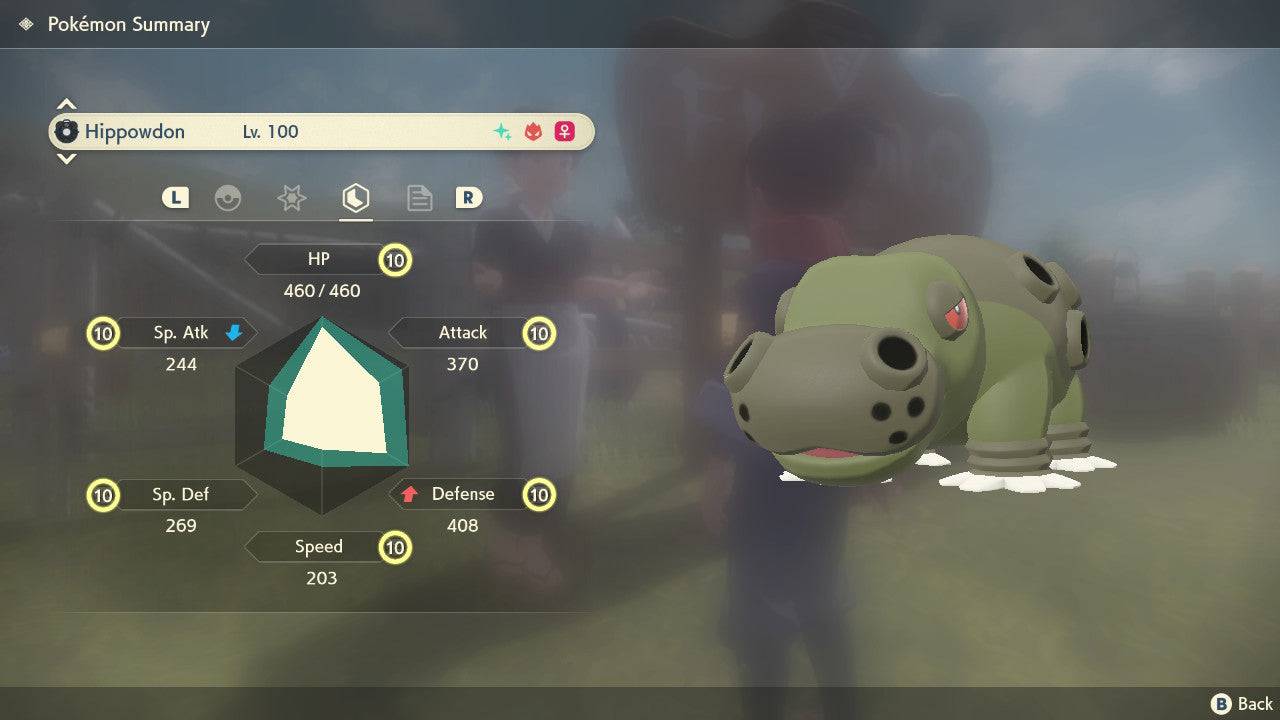The width and height of the screenshot is (1280, 720).
Task: Click the up arrow above Hippowdon's name
Action: (66, 104)
